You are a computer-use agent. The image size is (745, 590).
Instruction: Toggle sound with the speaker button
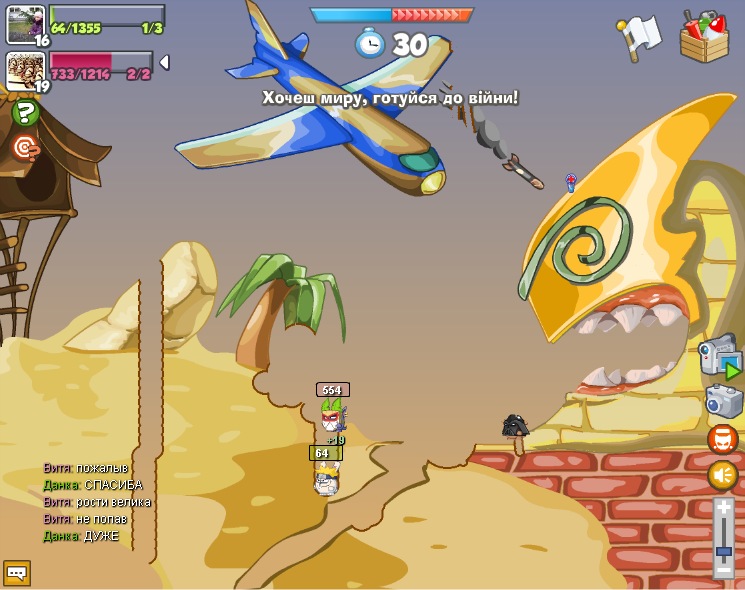coord(722,475)
